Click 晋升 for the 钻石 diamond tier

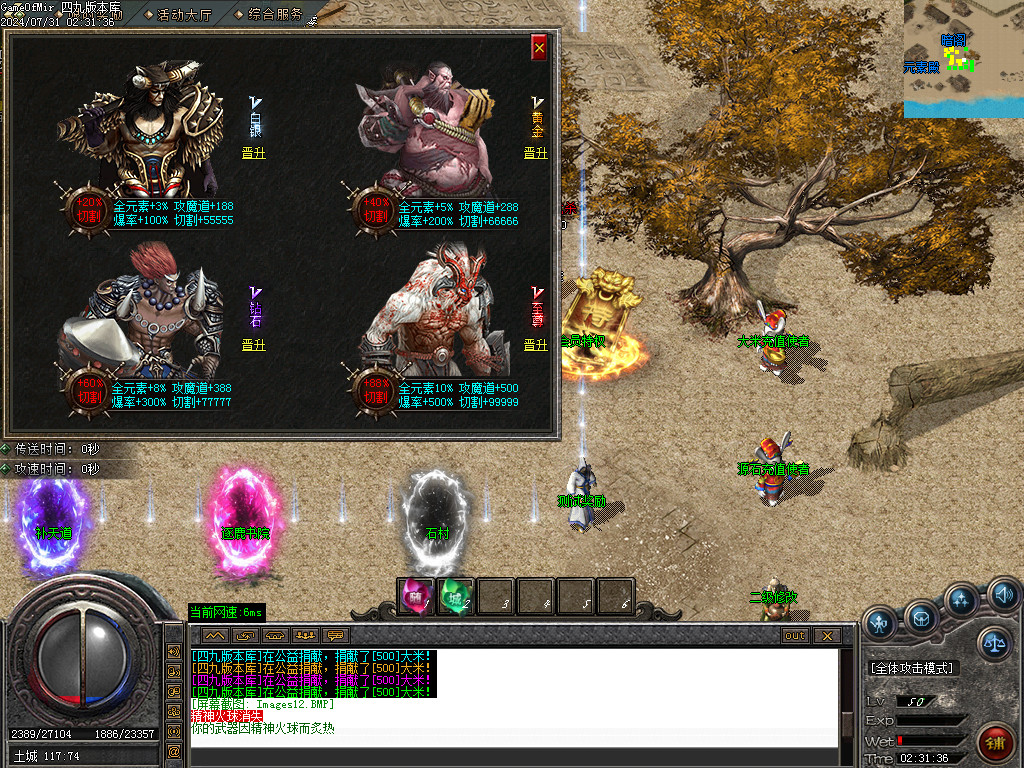click(254, 345)
